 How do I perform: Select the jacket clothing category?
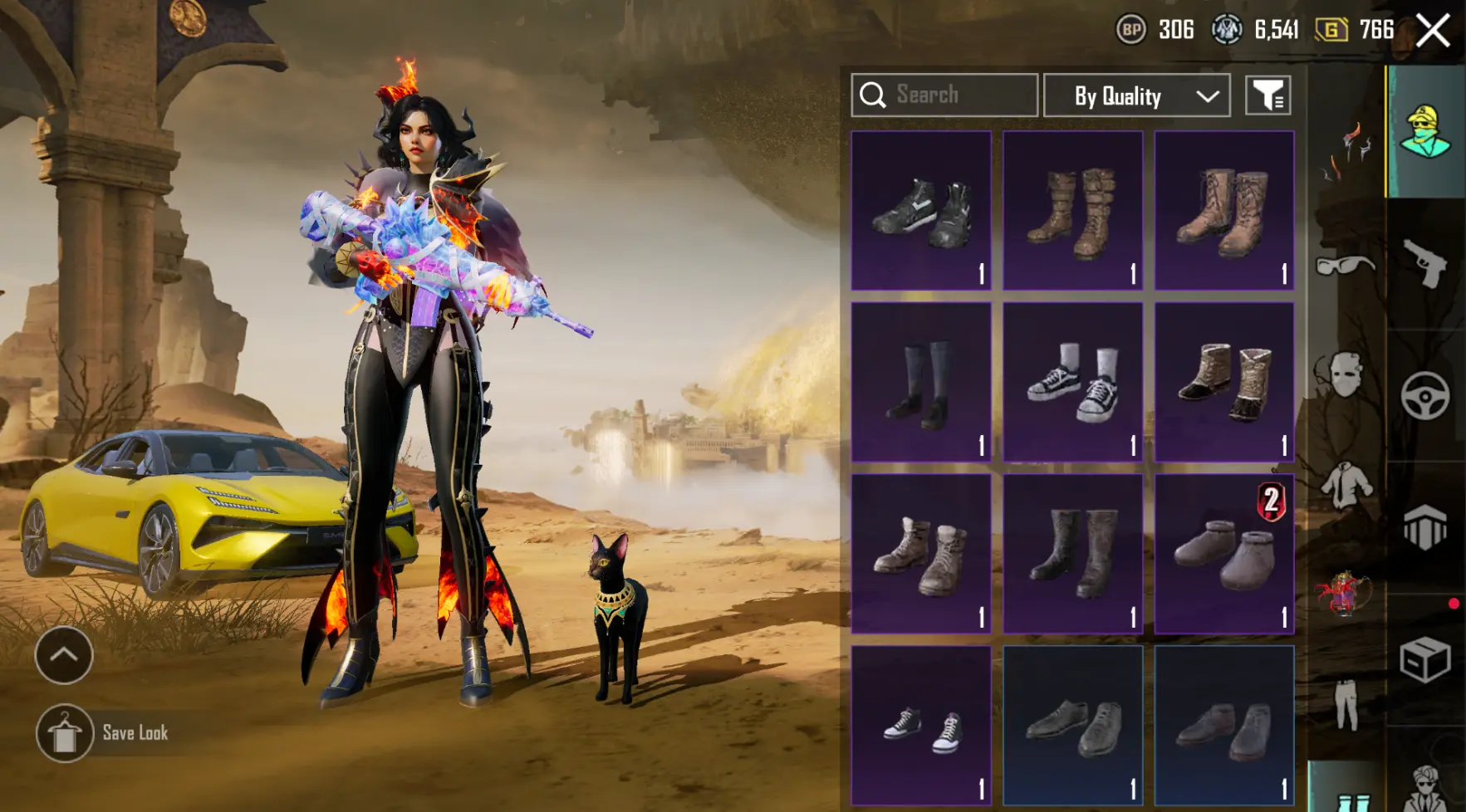click(1346, 484)
